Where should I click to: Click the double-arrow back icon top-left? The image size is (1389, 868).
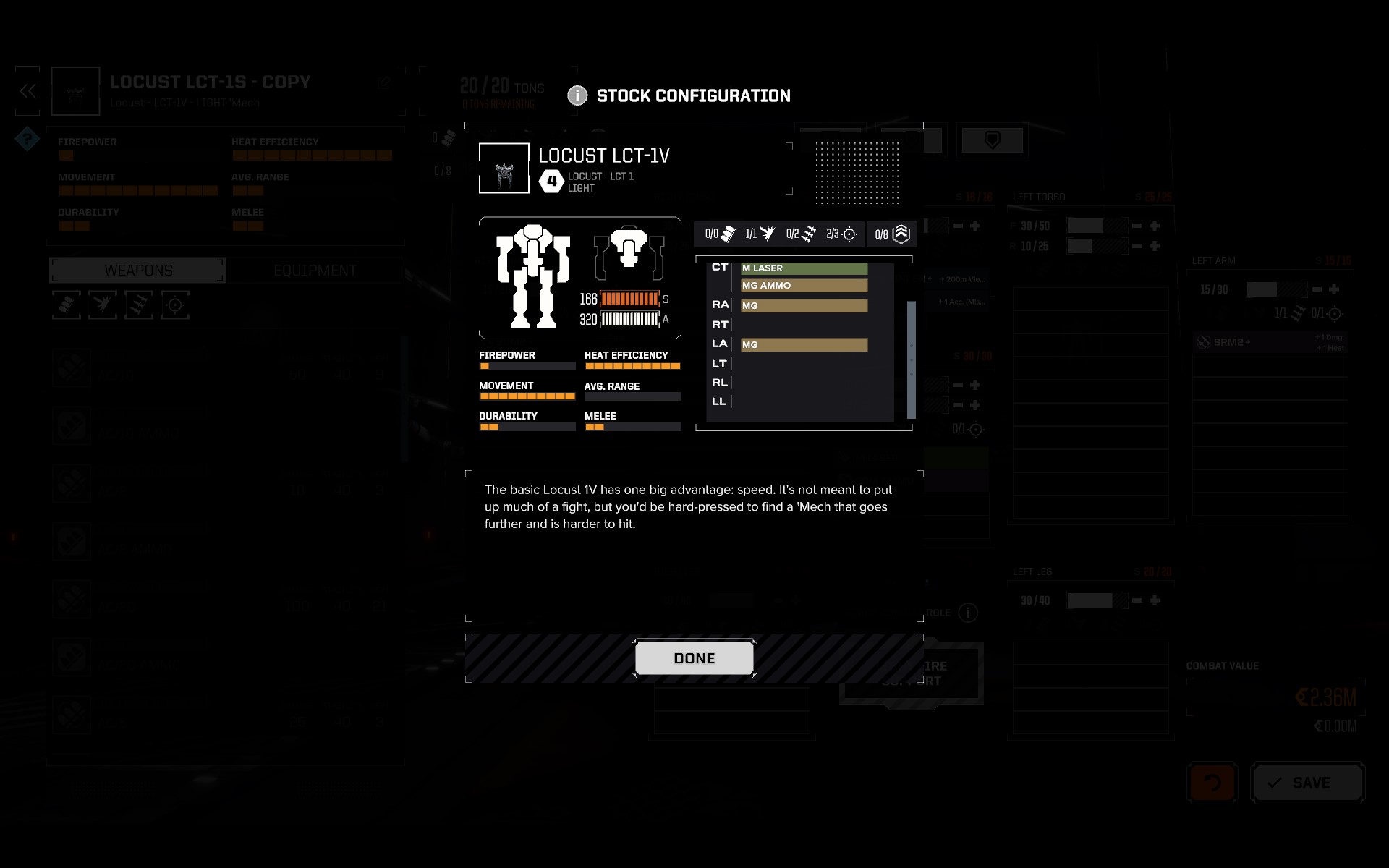click(x=27, y=90)
